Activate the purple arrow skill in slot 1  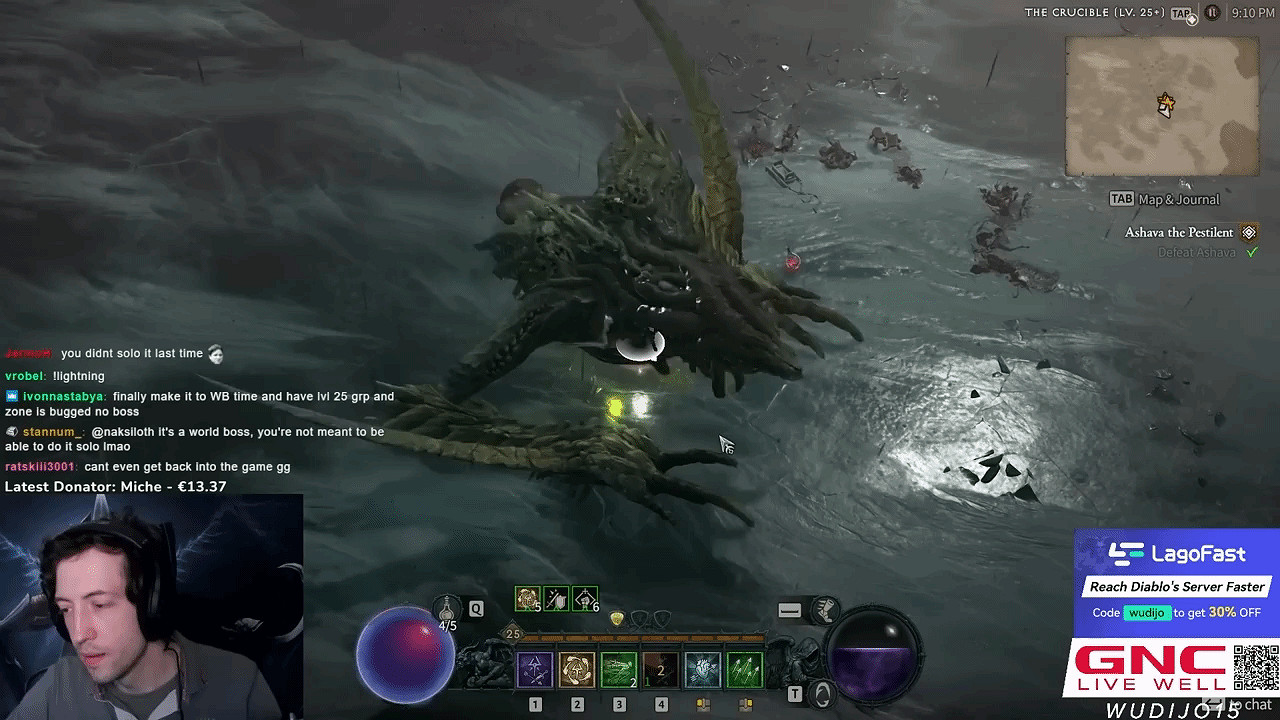(535, 669)
